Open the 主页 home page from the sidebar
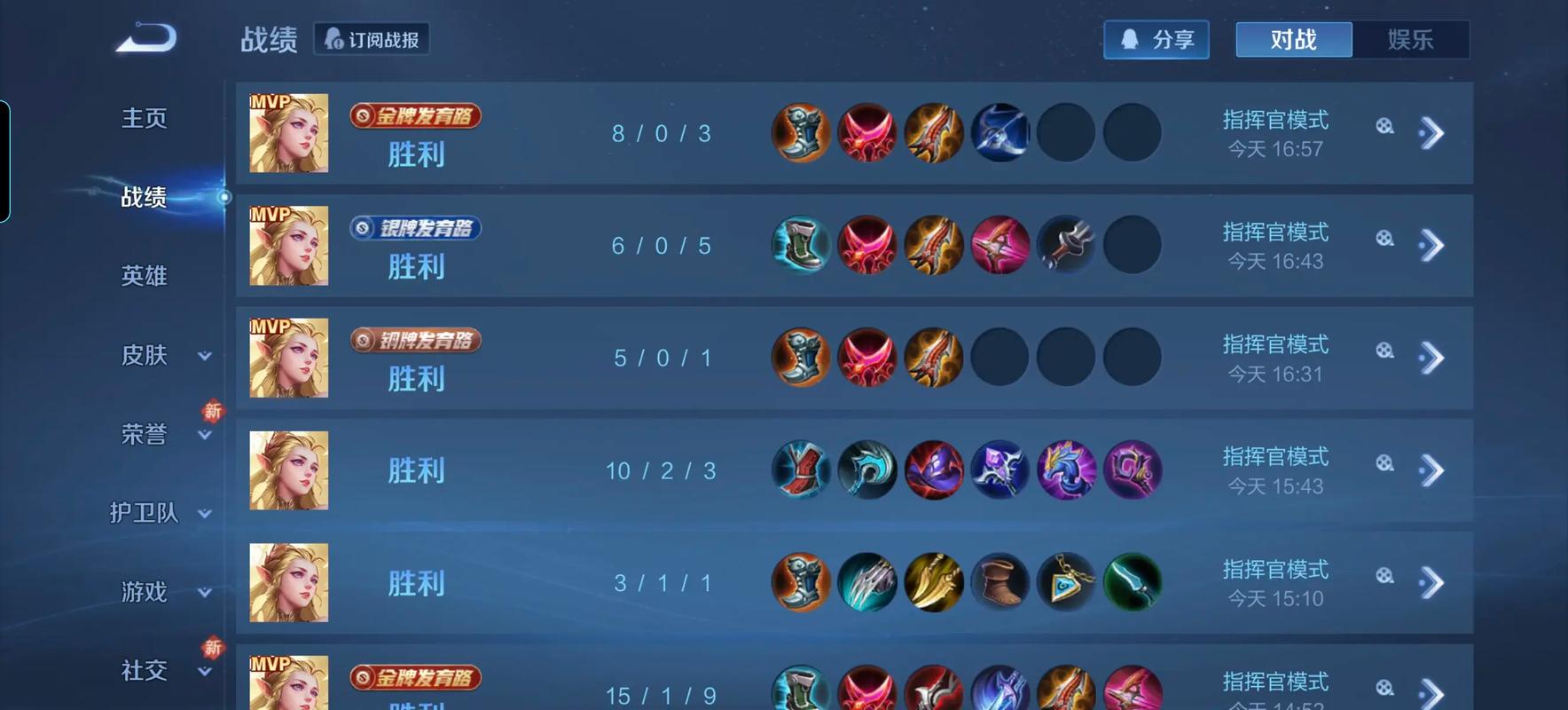Viewport: 1568px width, 710px height. click(144, 118)
